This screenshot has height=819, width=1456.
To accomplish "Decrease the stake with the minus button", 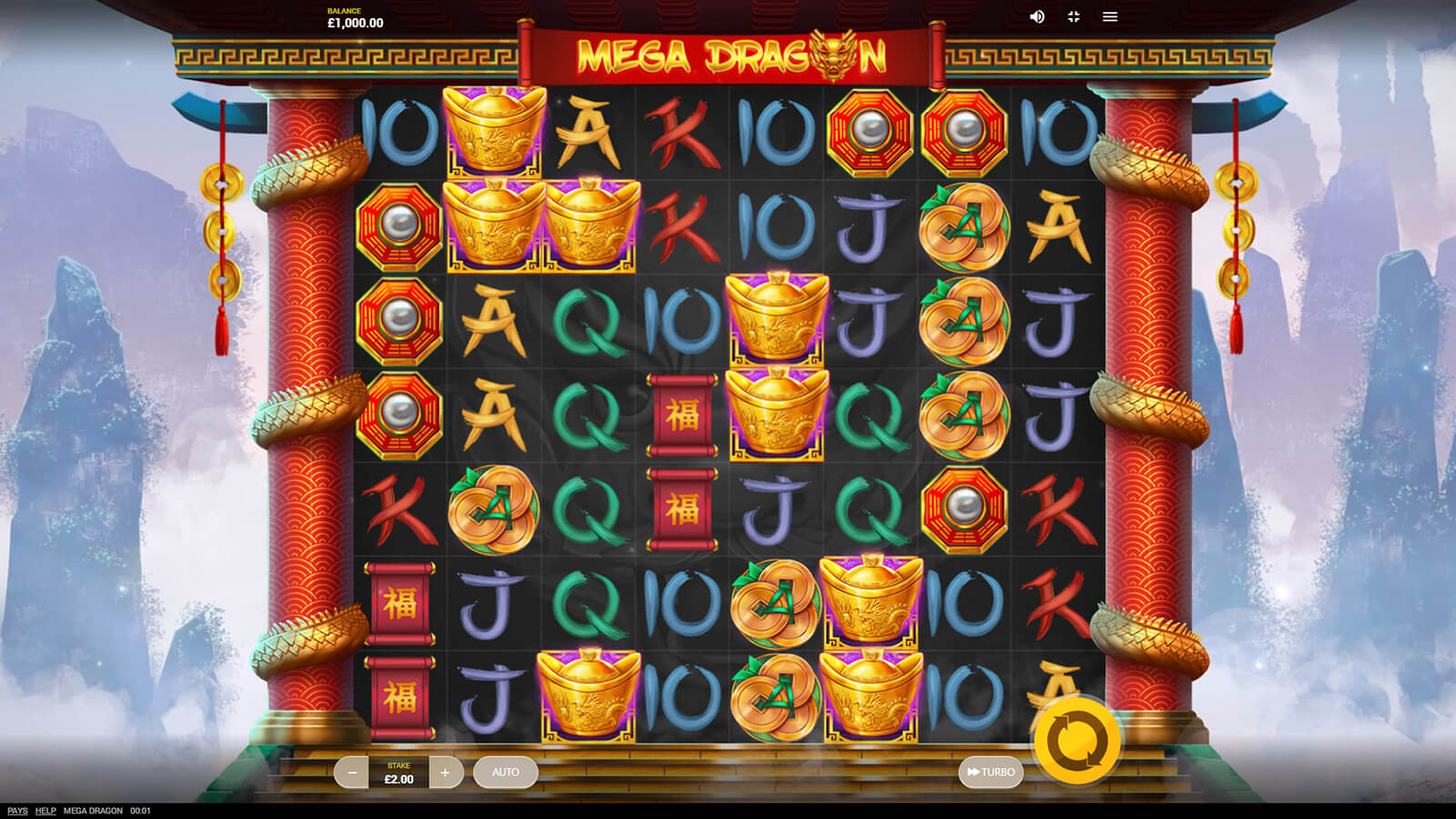I will [x=351, y=773].
